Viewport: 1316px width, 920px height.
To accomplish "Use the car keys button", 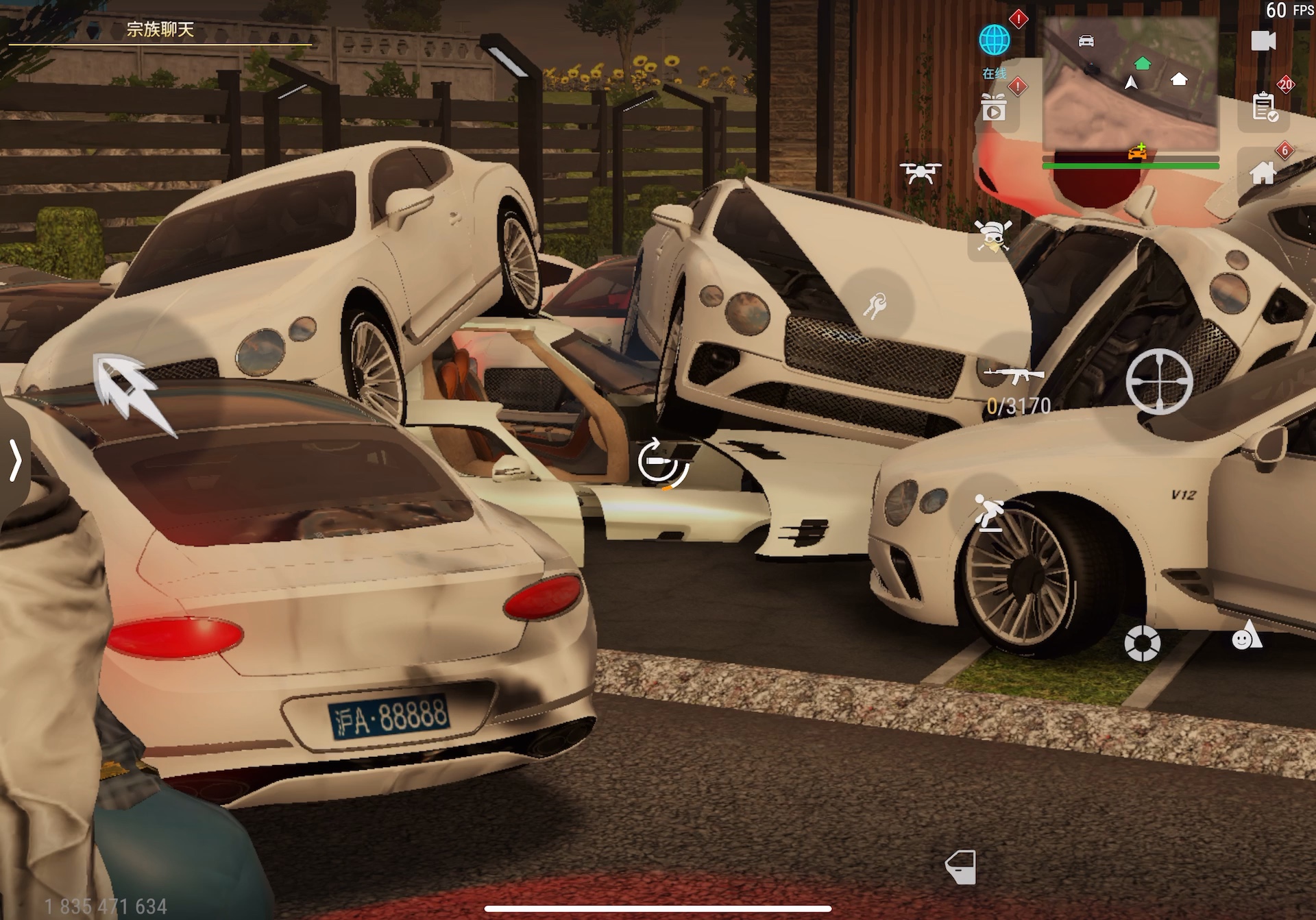I will [x=875, y=305].
